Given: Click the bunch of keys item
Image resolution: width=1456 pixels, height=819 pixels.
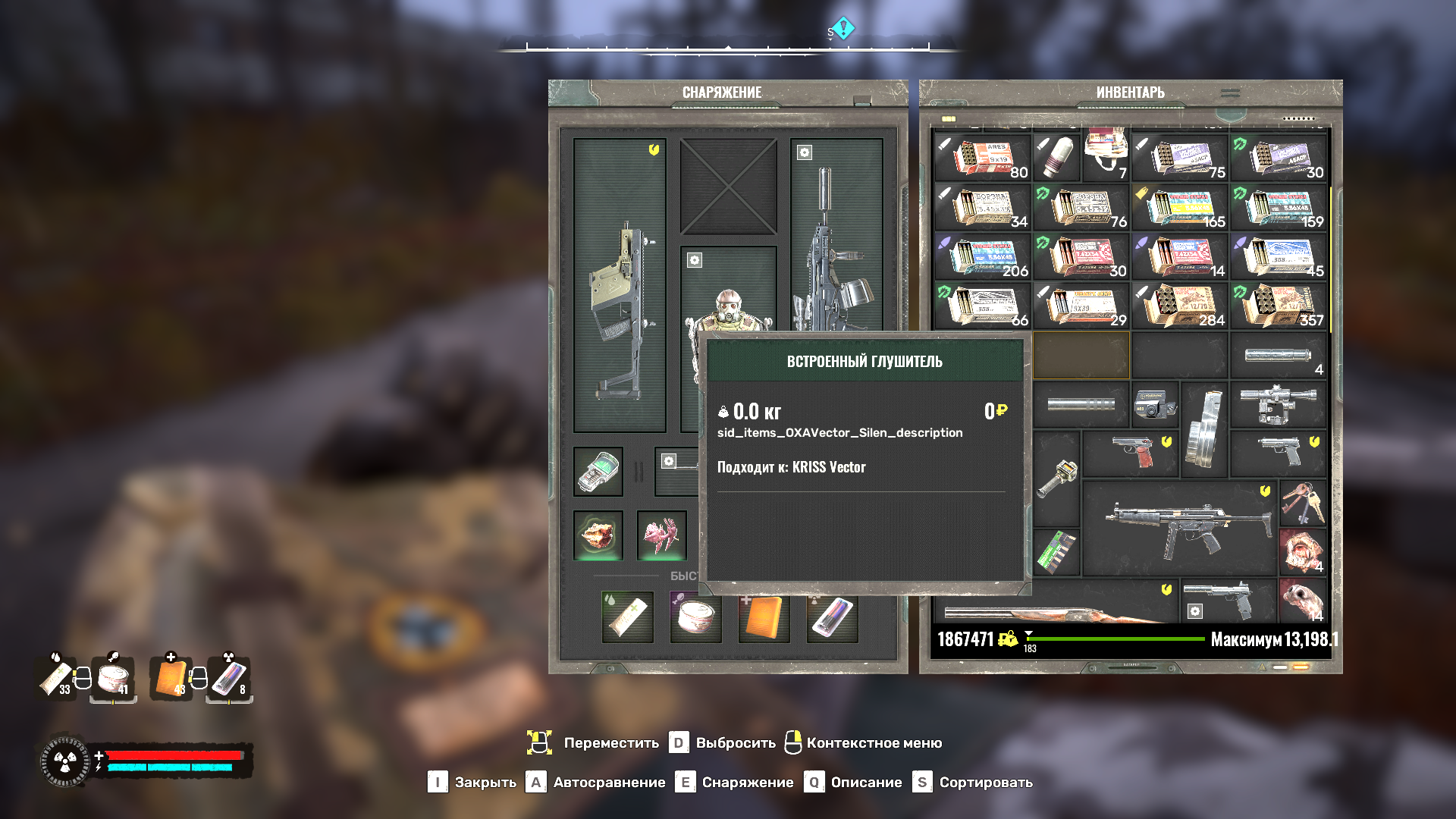Looking at the screenshot, I should [1302, 503].
